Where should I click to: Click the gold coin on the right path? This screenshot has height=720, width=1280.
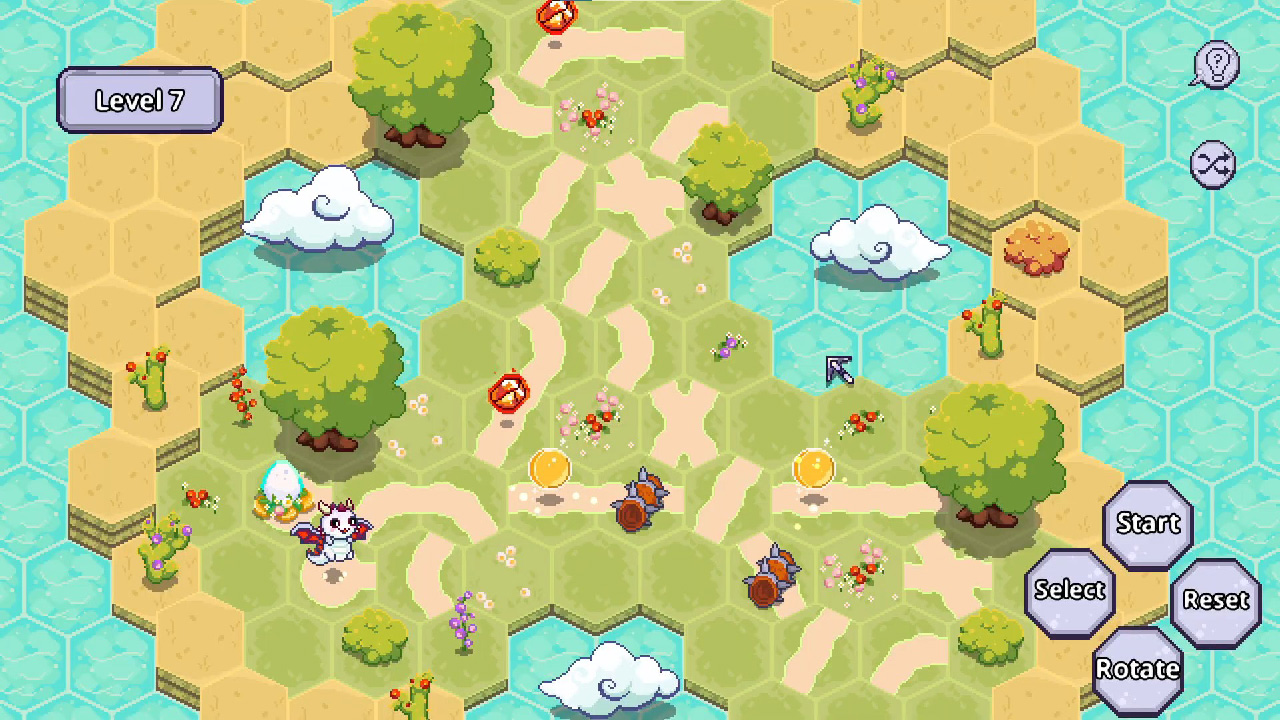point(813,468)
